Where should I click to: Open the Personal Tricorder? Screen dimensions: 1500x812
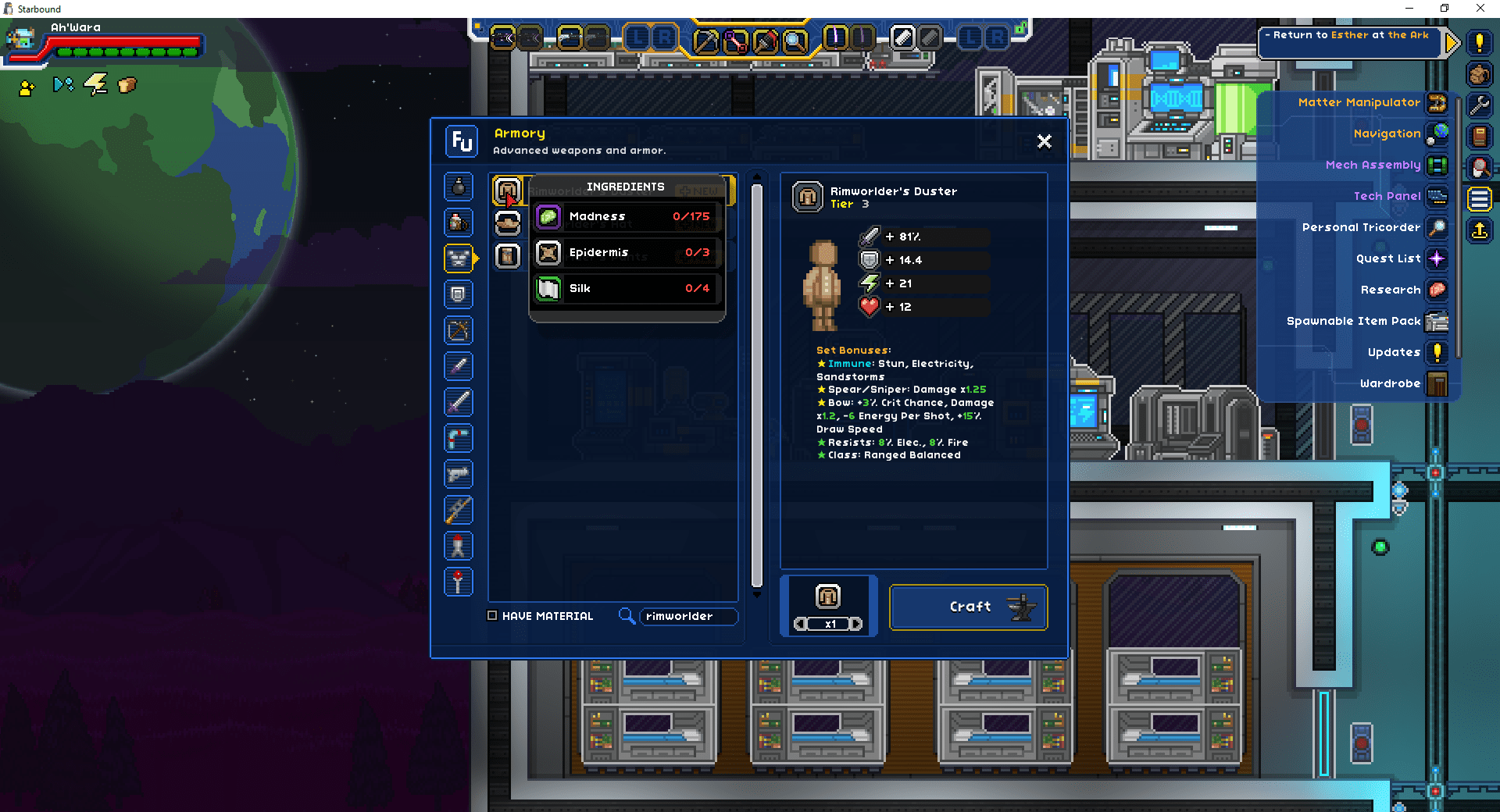point(1437,227)
